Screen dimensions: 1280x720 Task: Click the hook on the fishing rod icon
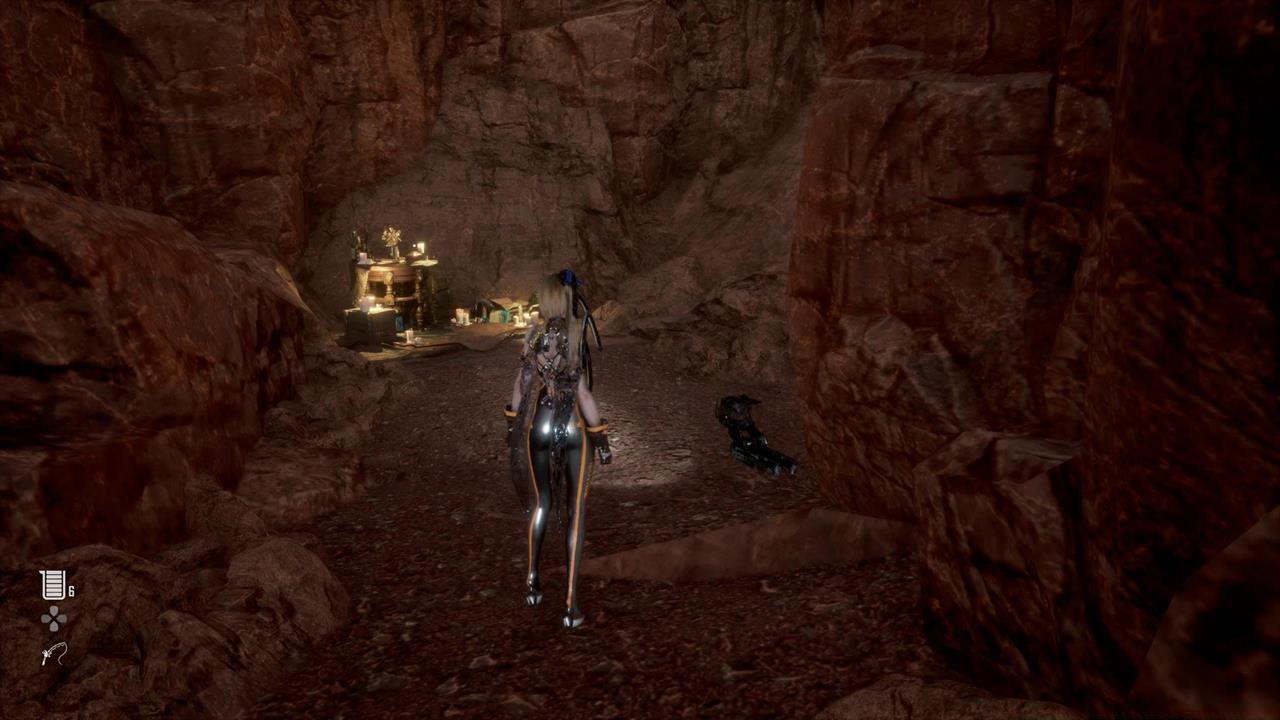61,662
